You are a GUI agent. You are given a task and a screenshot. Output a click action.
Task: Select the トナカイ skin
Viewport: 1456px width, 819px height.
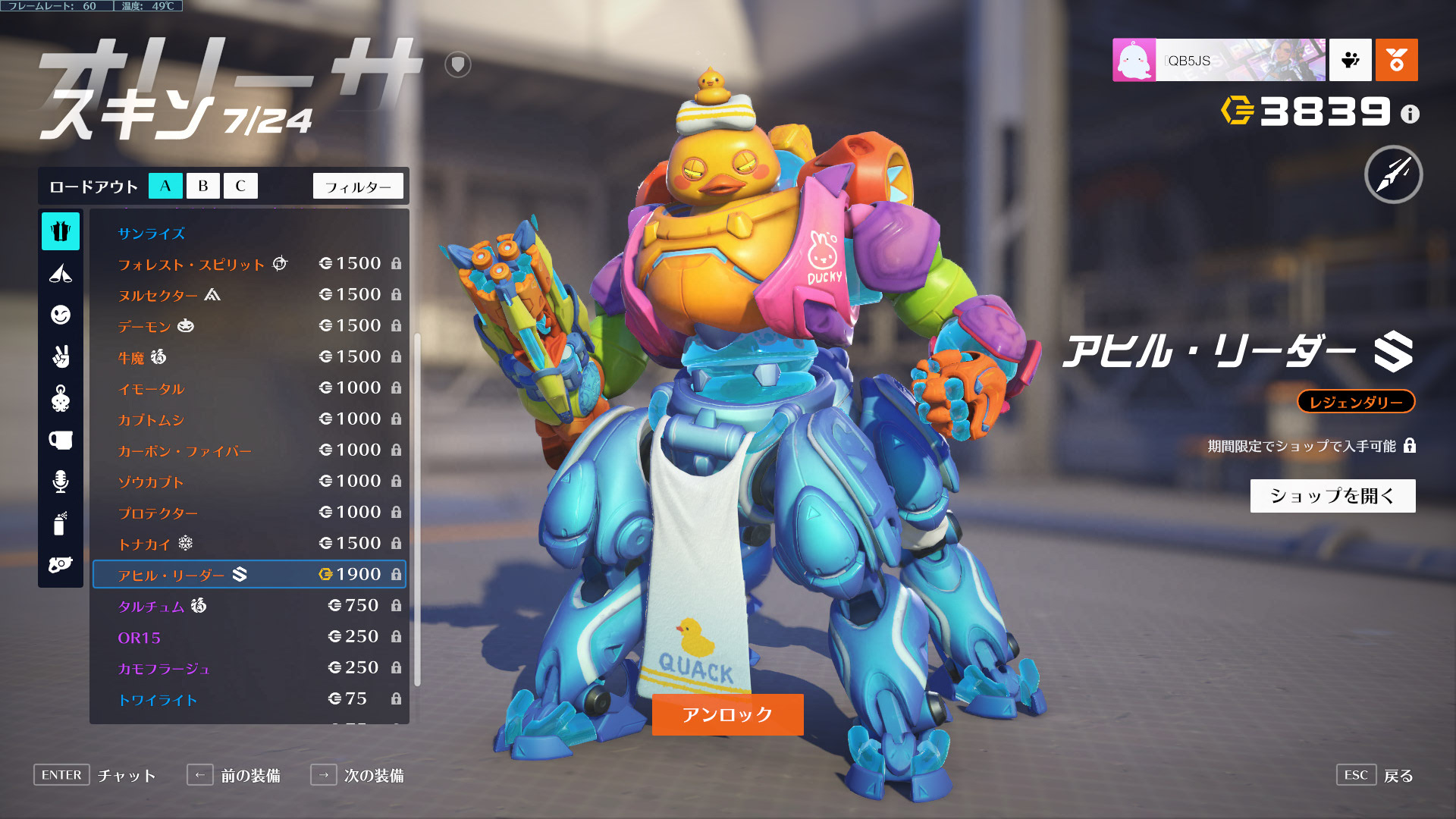point(144,544)
